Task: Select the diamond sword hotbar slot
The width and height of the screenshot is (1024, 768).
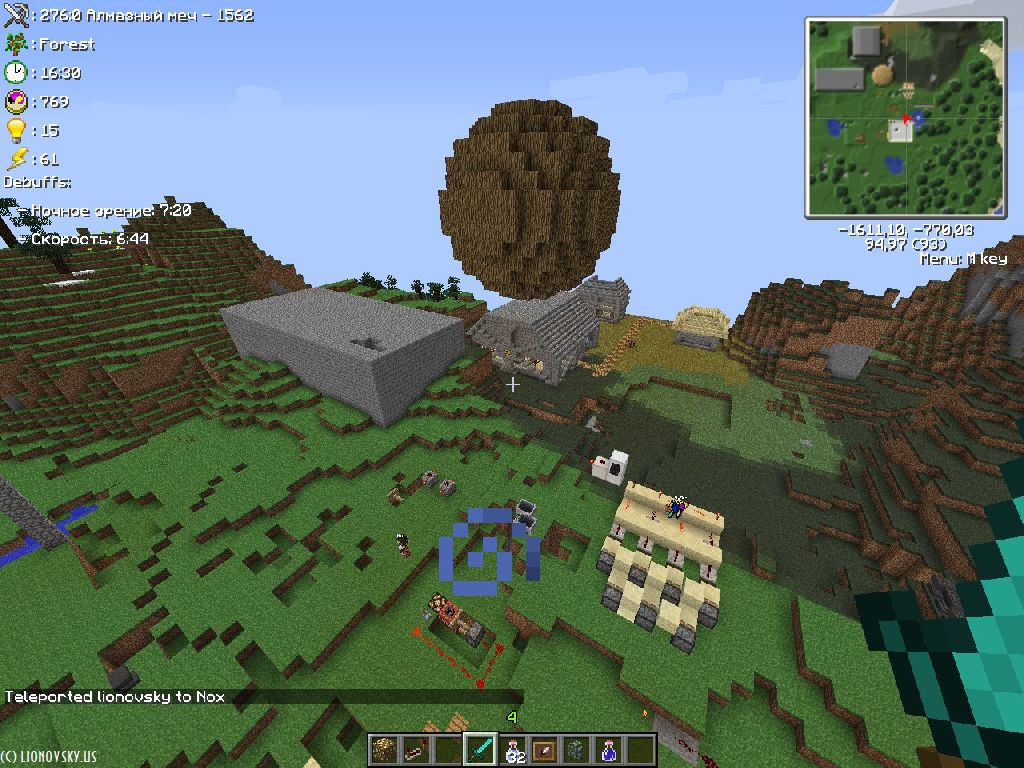Action: point(481,749)
